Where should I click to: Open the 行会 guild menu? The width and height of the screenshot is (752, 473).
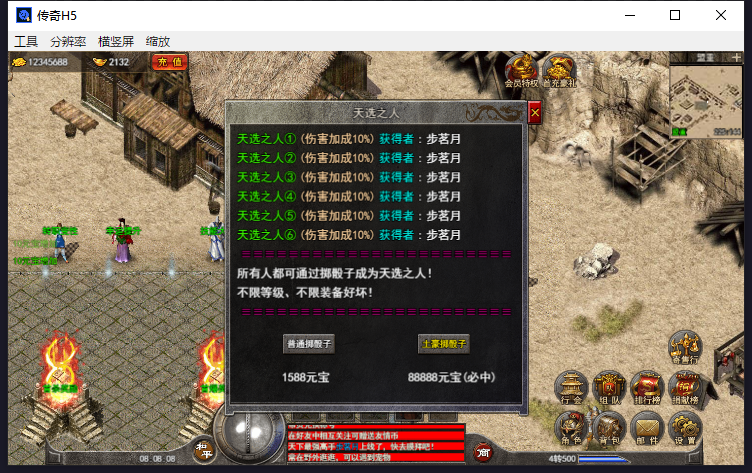point(573,389)
